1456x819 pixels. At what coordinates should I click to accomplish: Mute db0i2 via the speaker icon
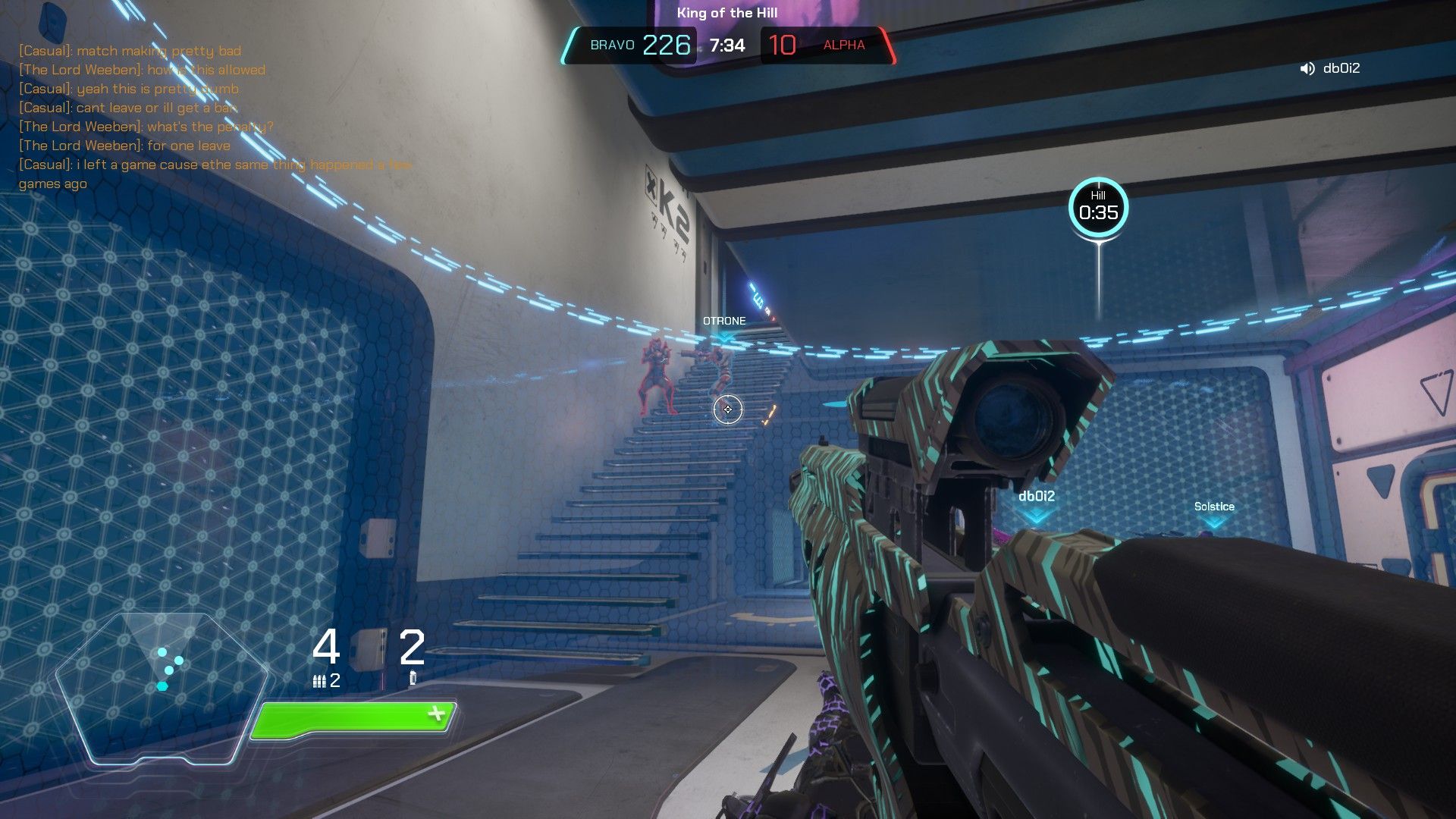tap(1306, 68)
